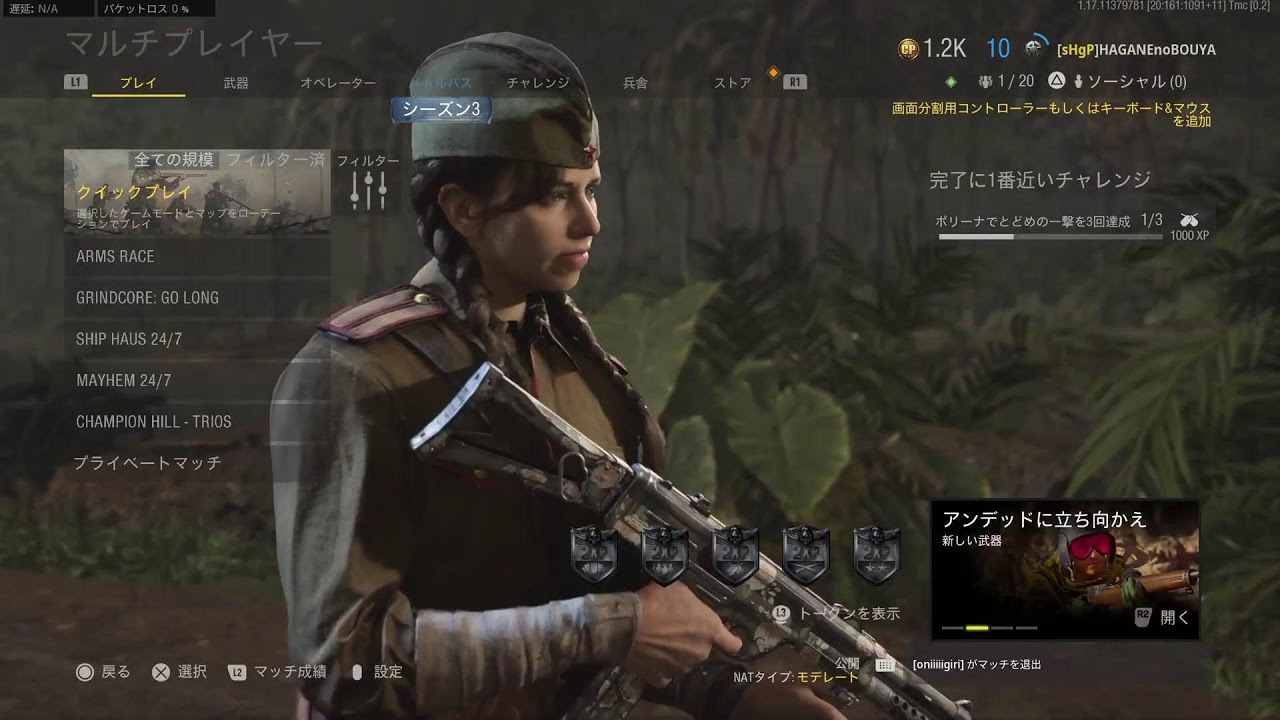Screen dimensions: 1280x720
Task: Open player profile HAGANEnoBOUYA
Action: (x=1136, y=49)
